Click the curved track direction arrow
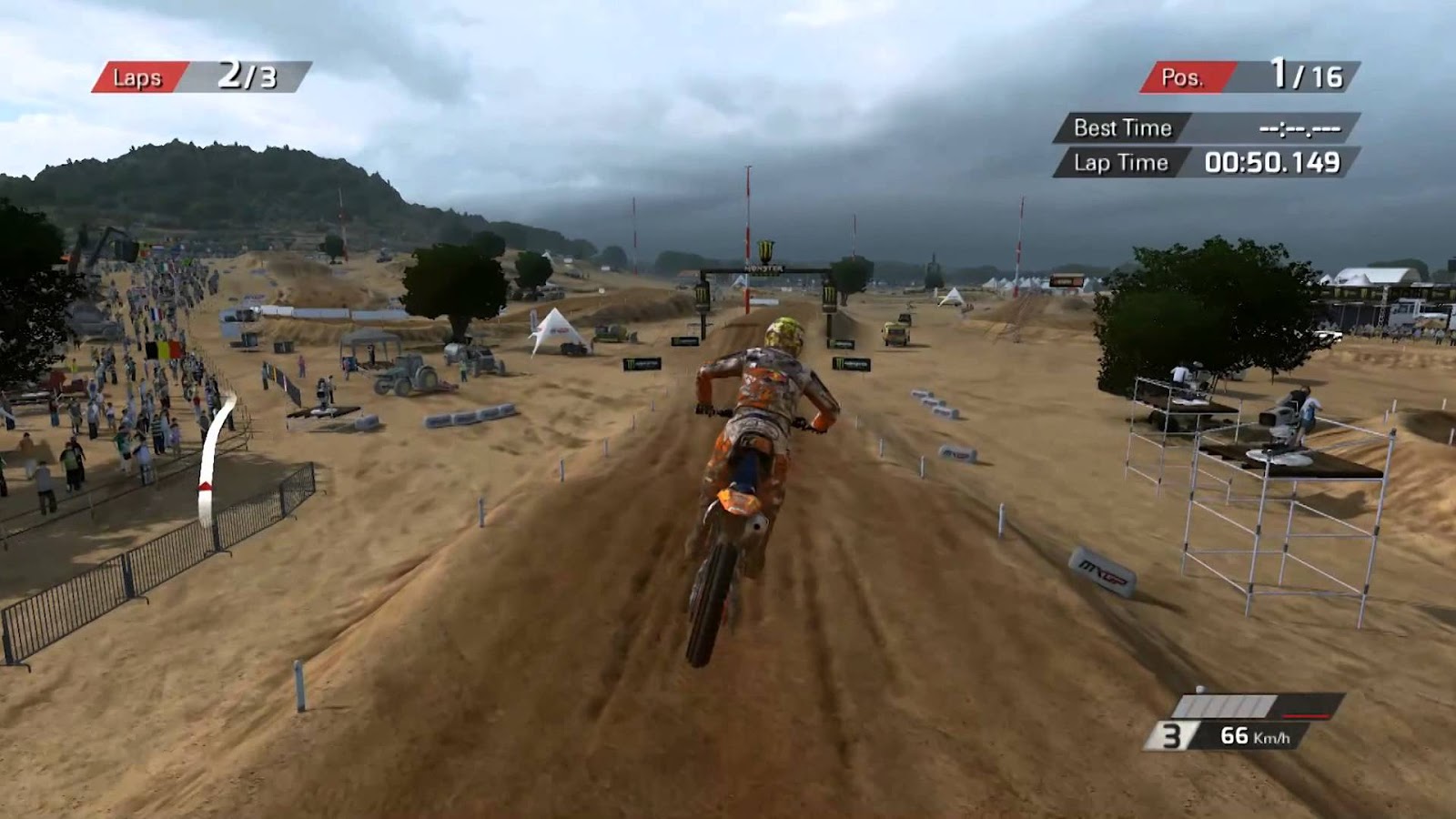 (x=211, y=455)
